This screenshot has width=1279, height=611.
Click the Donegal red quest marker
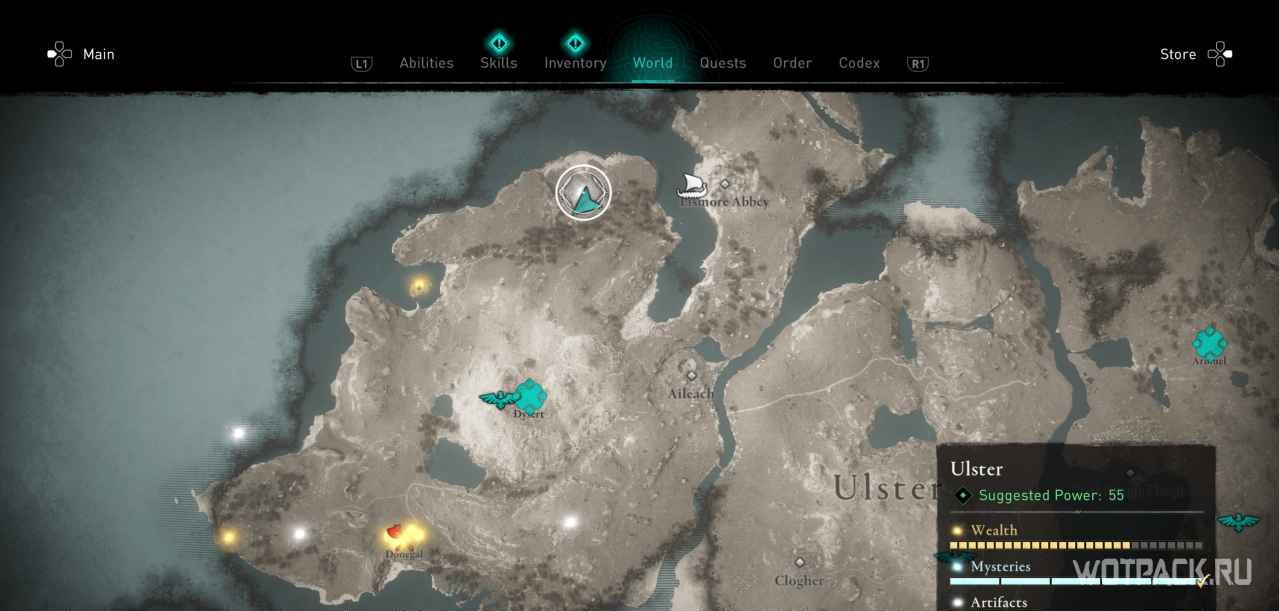[396, 532]
